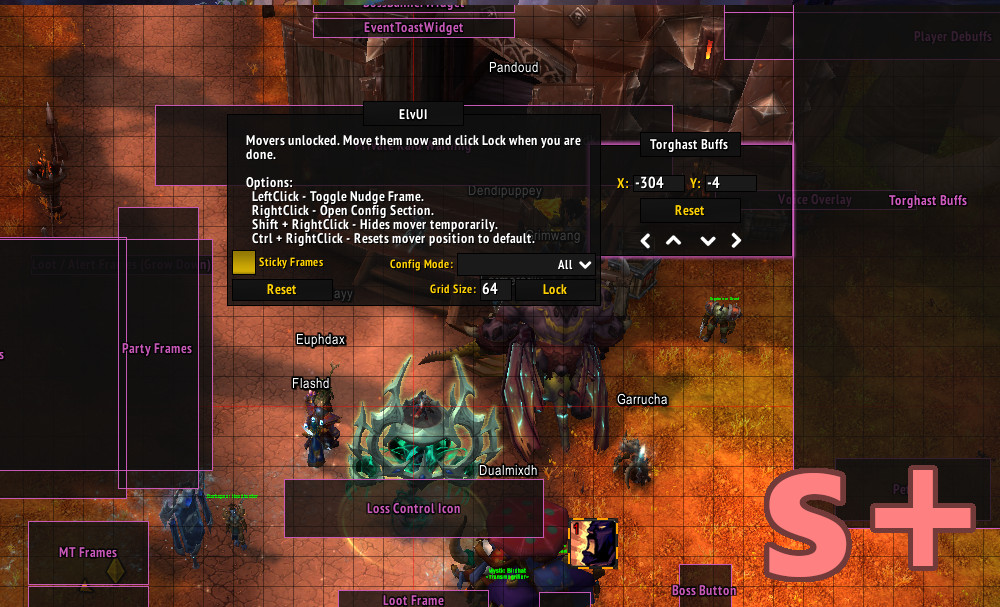Open the Config Mode dropdown
The image size is (1000, 607).
(526, 265)
